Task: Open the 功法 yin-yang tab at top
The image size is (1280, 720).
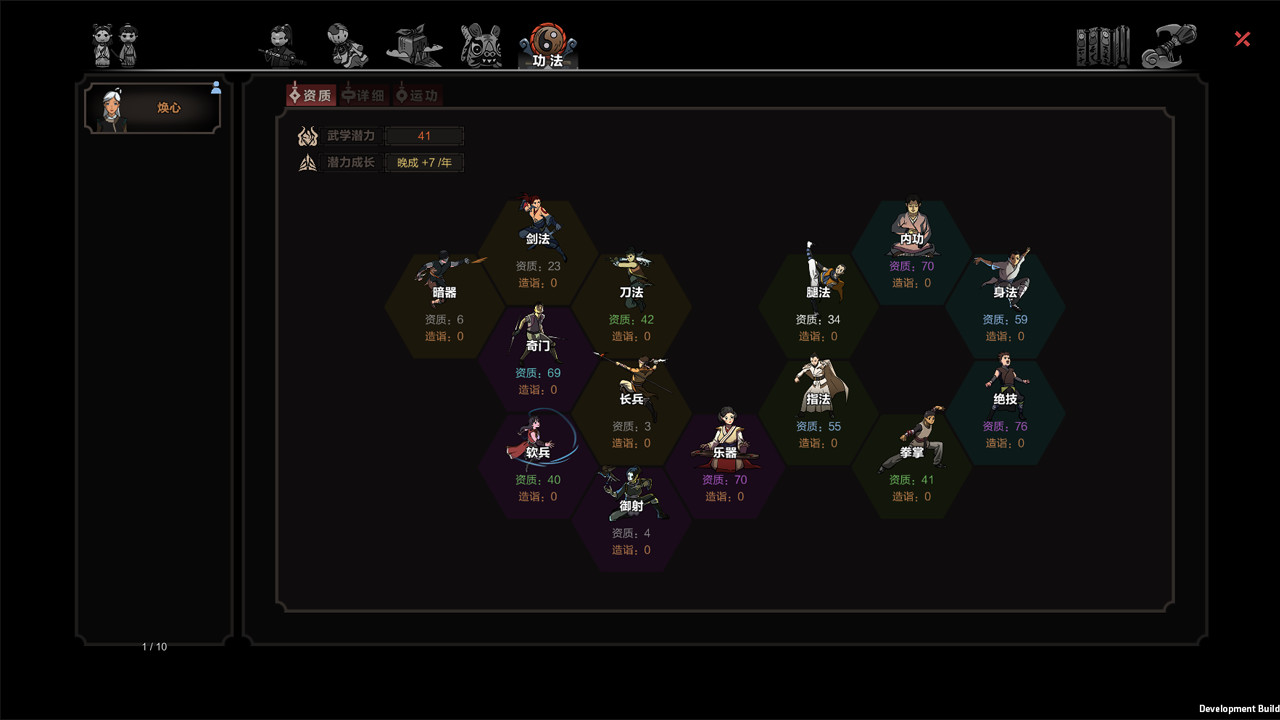Action: click(546, 40)
